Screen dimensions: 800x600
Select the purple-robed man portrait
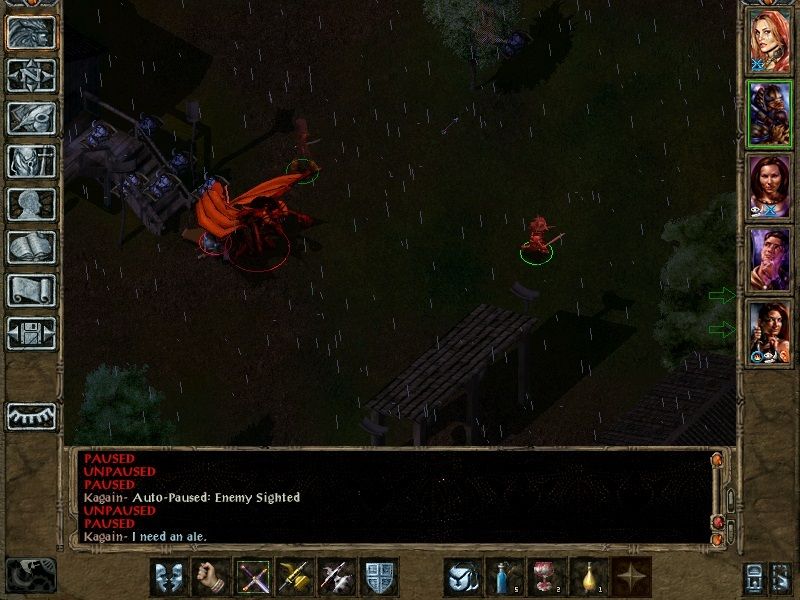(x=770, y=259)
